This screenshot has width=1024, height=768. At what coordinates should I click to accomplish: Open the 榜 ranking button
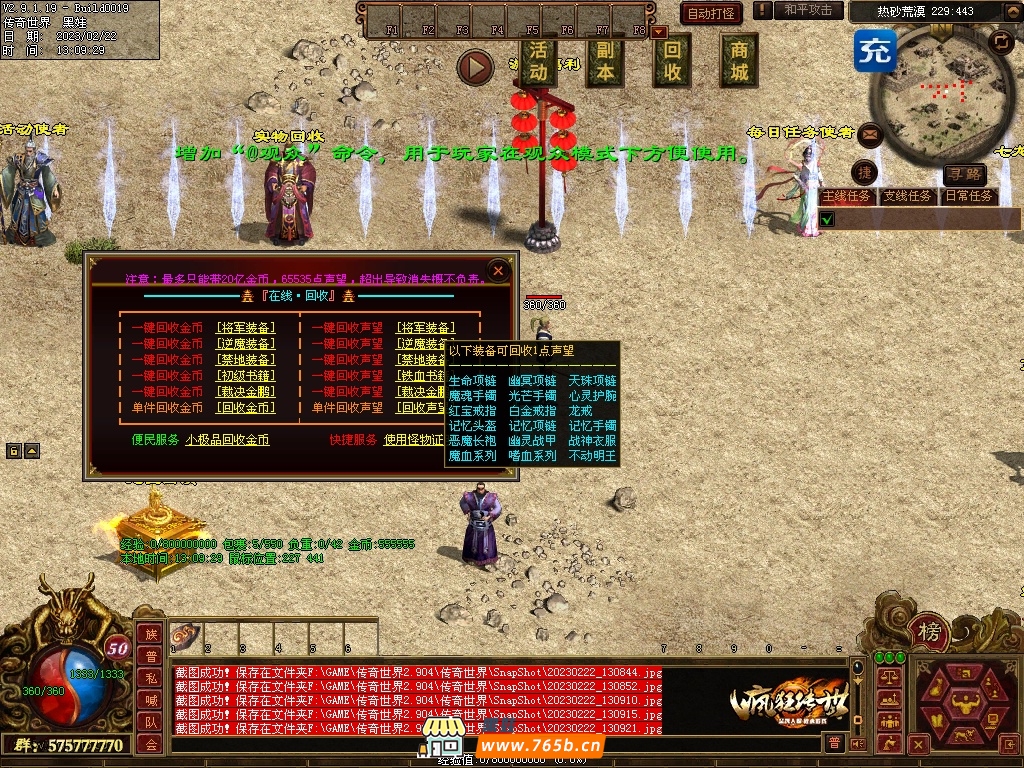930,632
